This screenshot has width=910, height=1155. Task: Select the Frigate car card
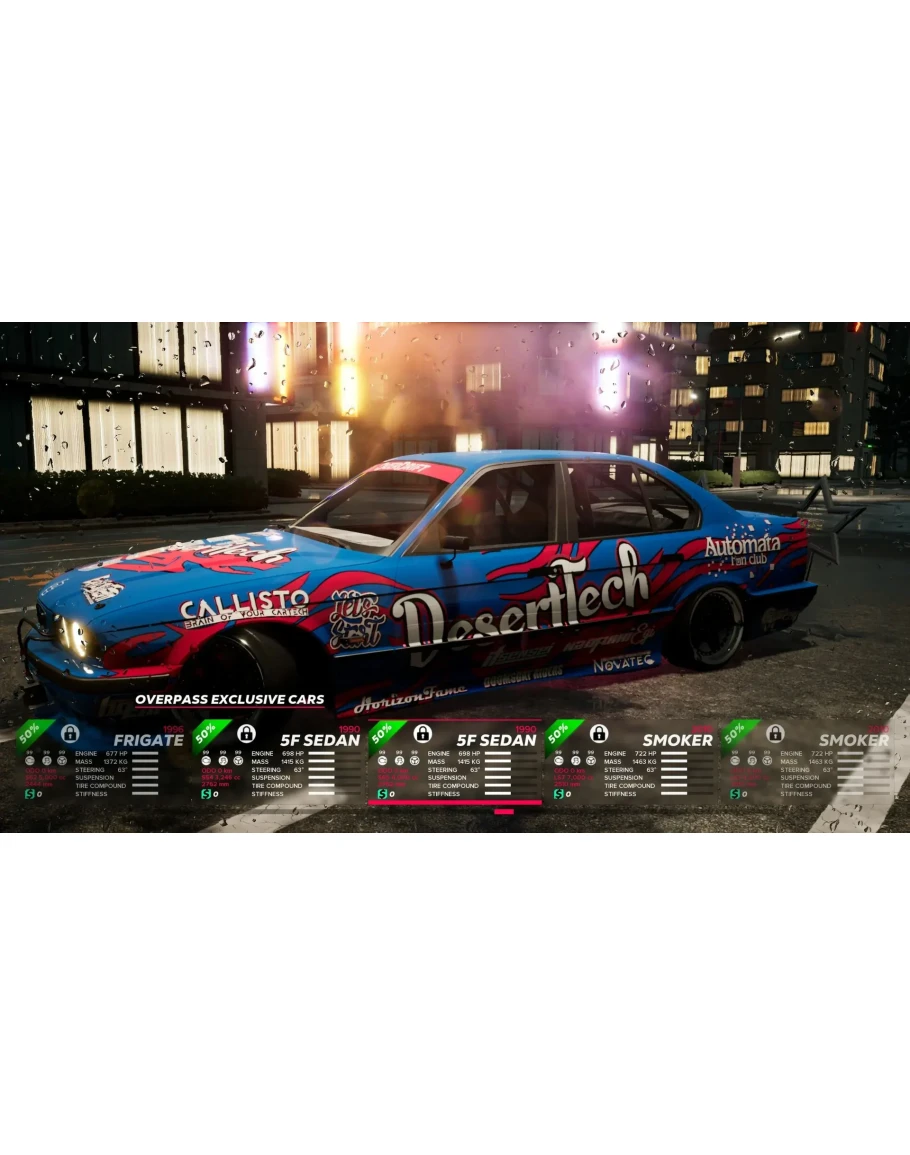click(x=100, y=762)
